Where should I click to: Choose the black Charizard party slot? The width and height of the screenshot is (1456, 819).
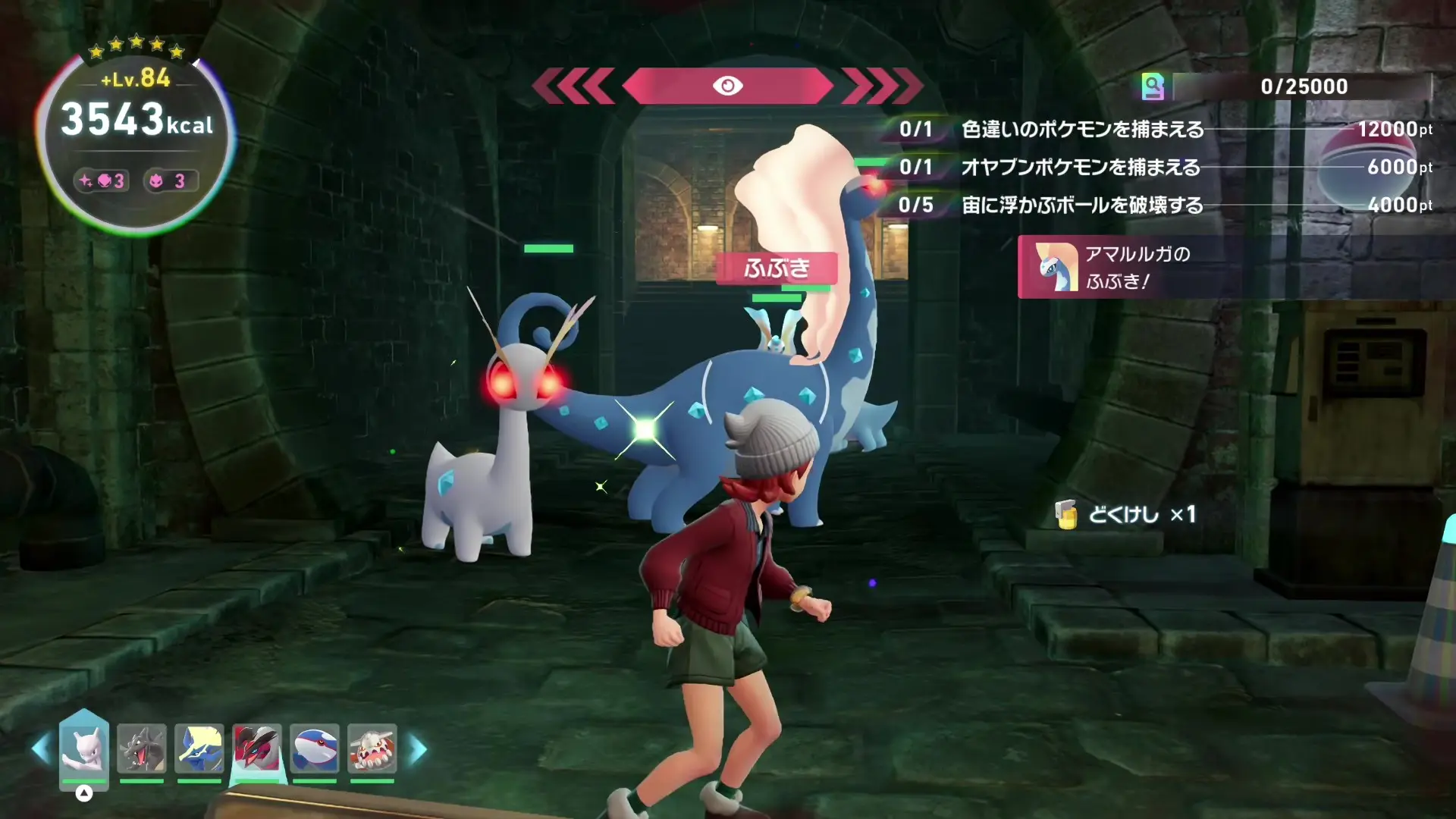point(142,748)
